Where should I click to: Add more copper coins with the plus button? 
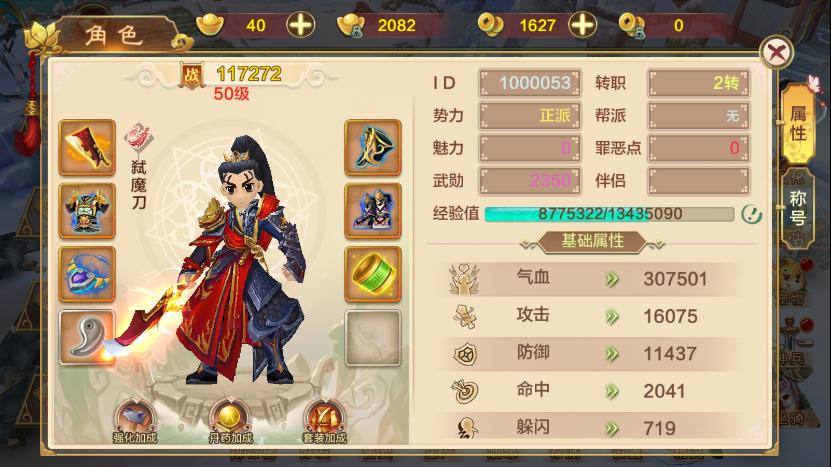(580, 25)
